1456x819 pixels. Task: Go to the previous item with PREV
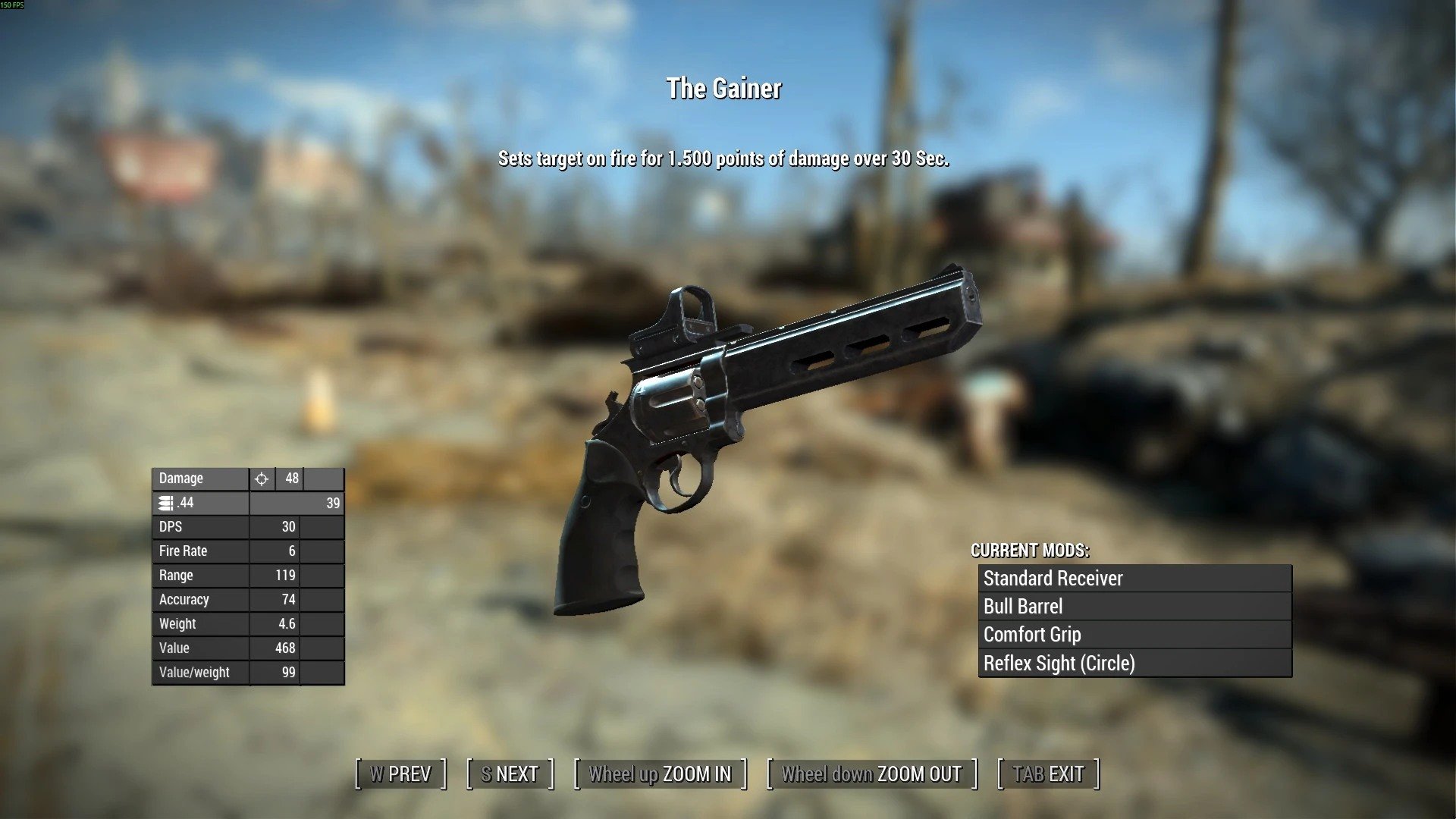coord(400,774)
